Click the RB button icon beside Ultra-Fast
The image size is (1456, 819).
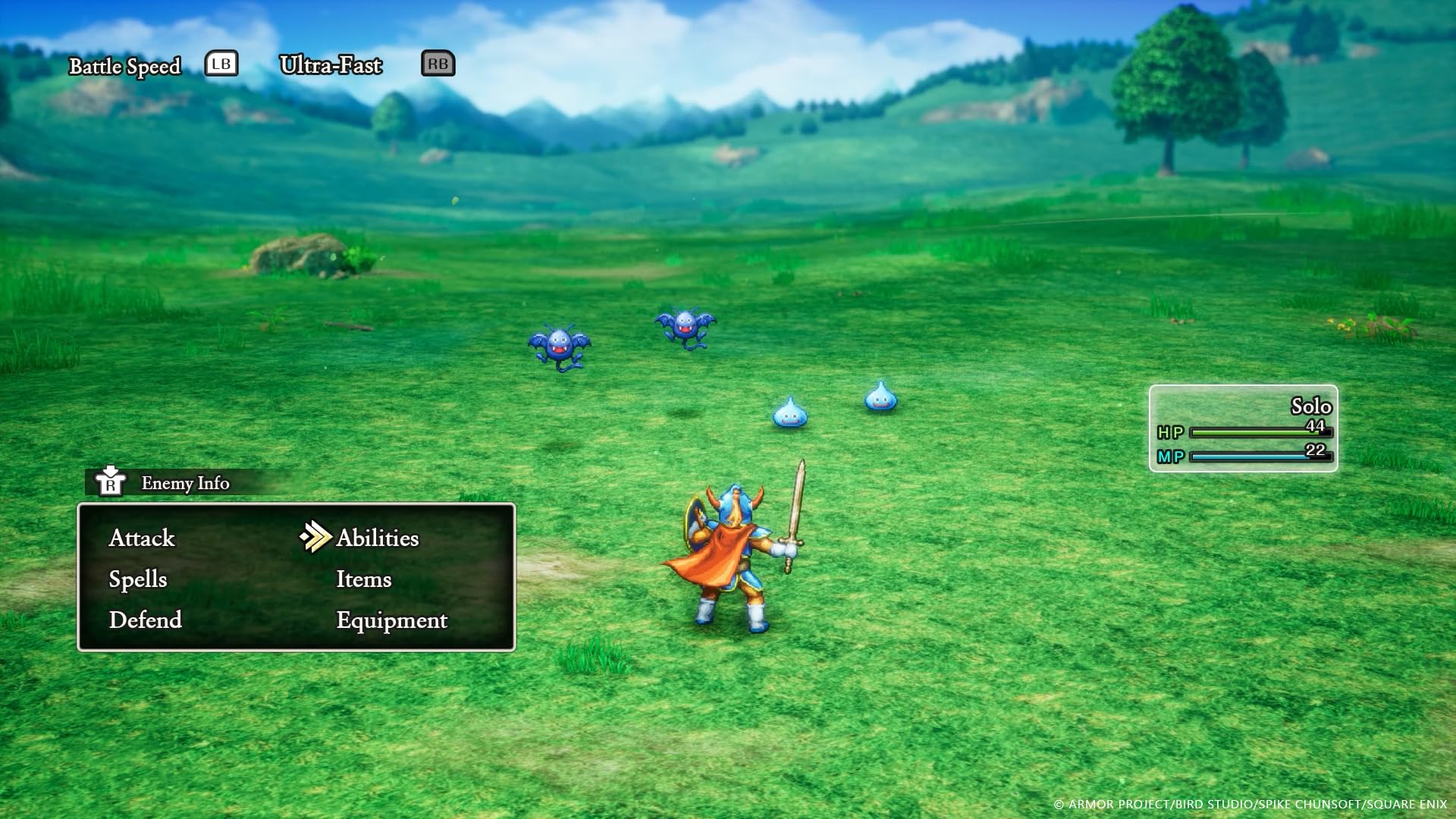pyautogui.click(x=438, y=64)
